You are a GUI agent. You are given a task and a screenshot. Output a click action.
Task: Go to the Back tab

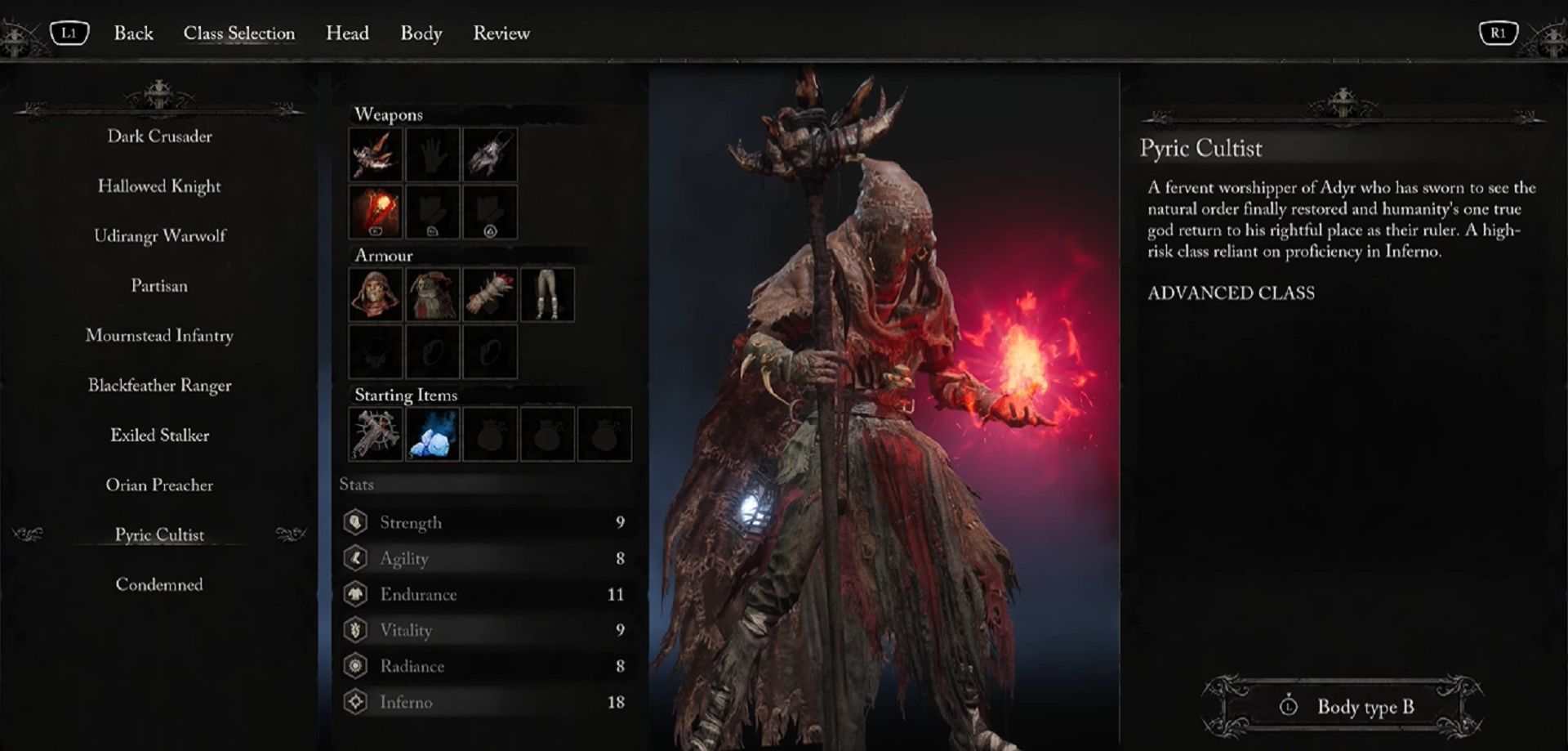tap(133, 34)
